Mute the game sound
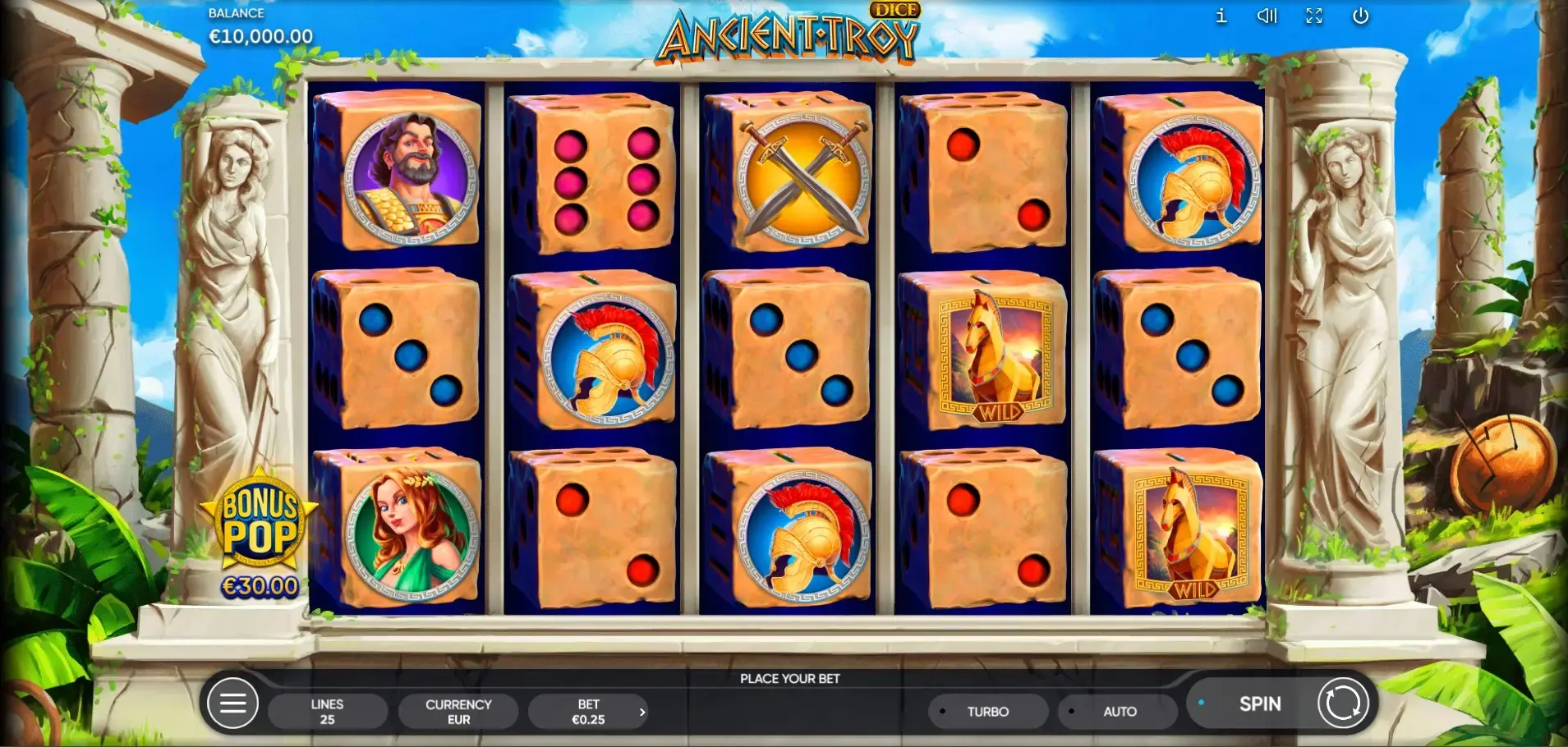 tap(1267, 16)
